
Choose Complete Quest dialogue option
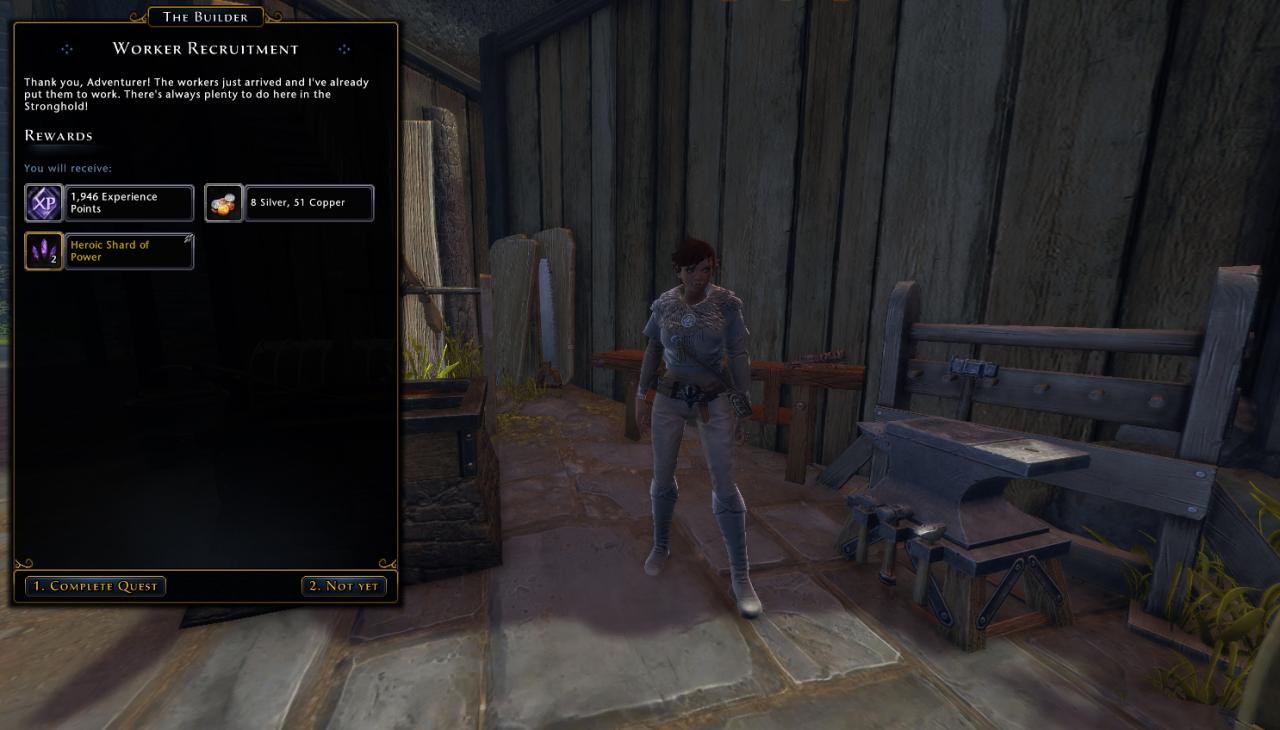pos(96,586)
